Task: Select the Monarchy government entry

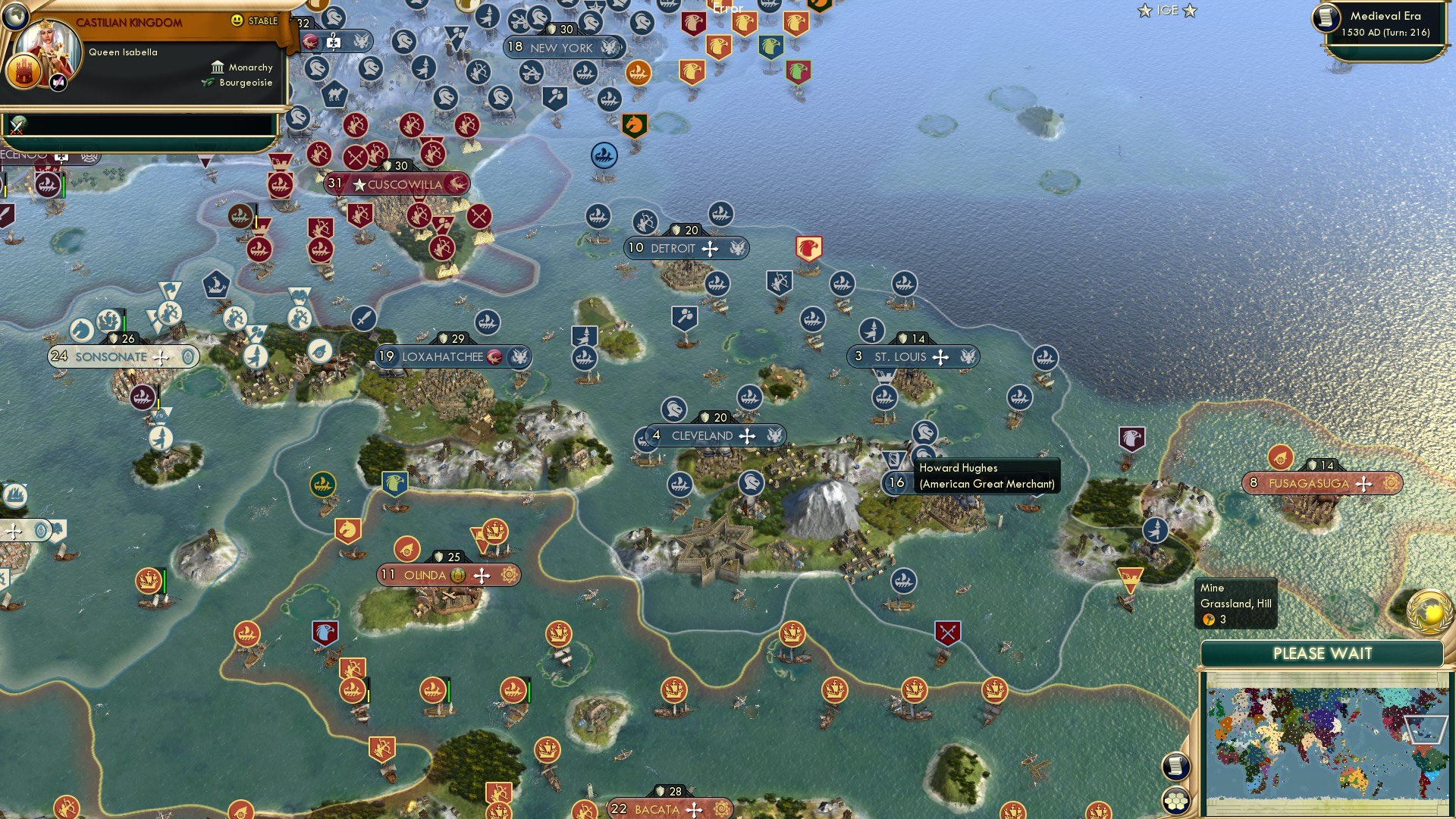Action: 250,67
